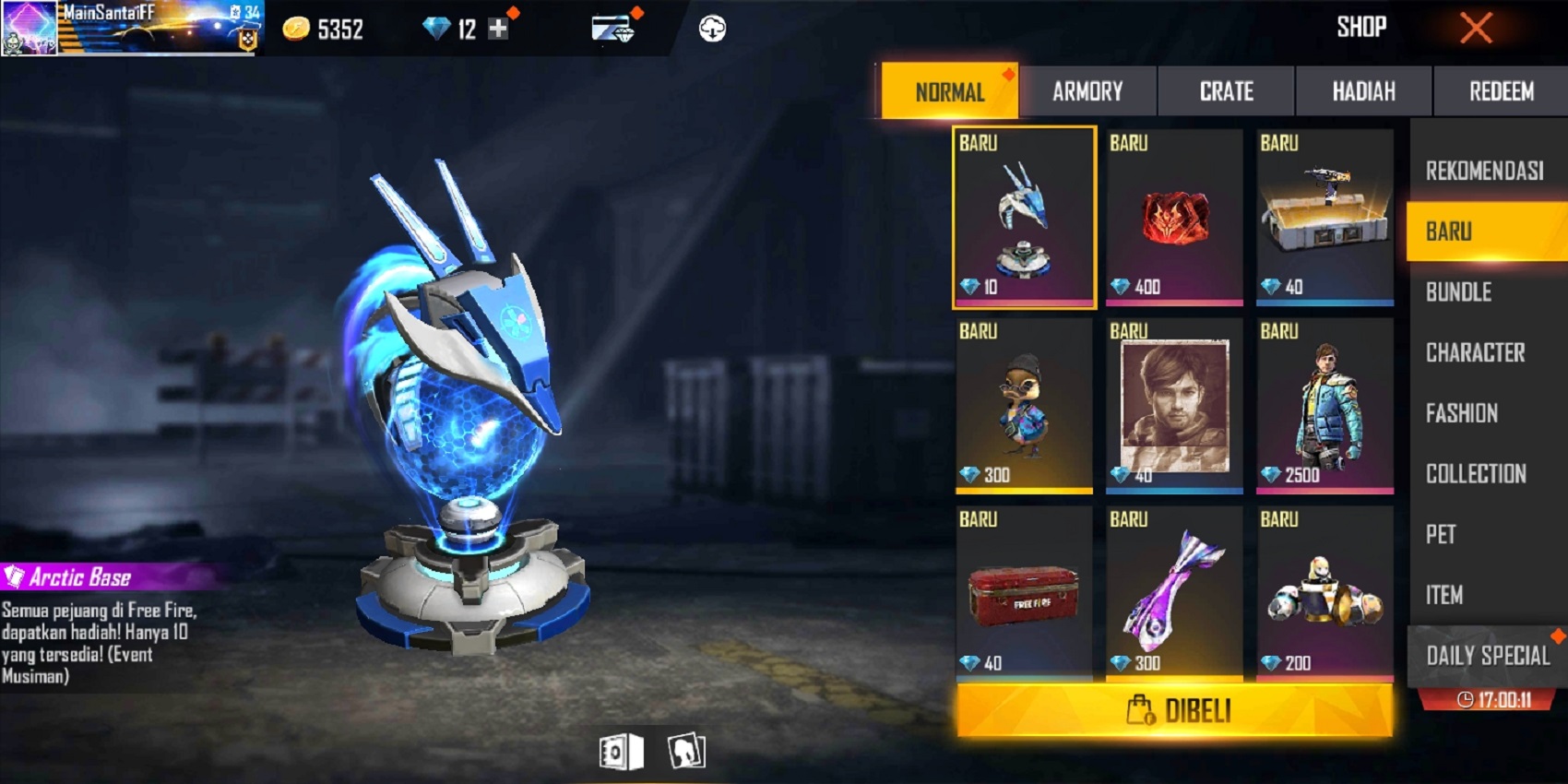Open the BUNDLE category
The width and height of the screenshot is (1568, 784).
[1485, 292]
